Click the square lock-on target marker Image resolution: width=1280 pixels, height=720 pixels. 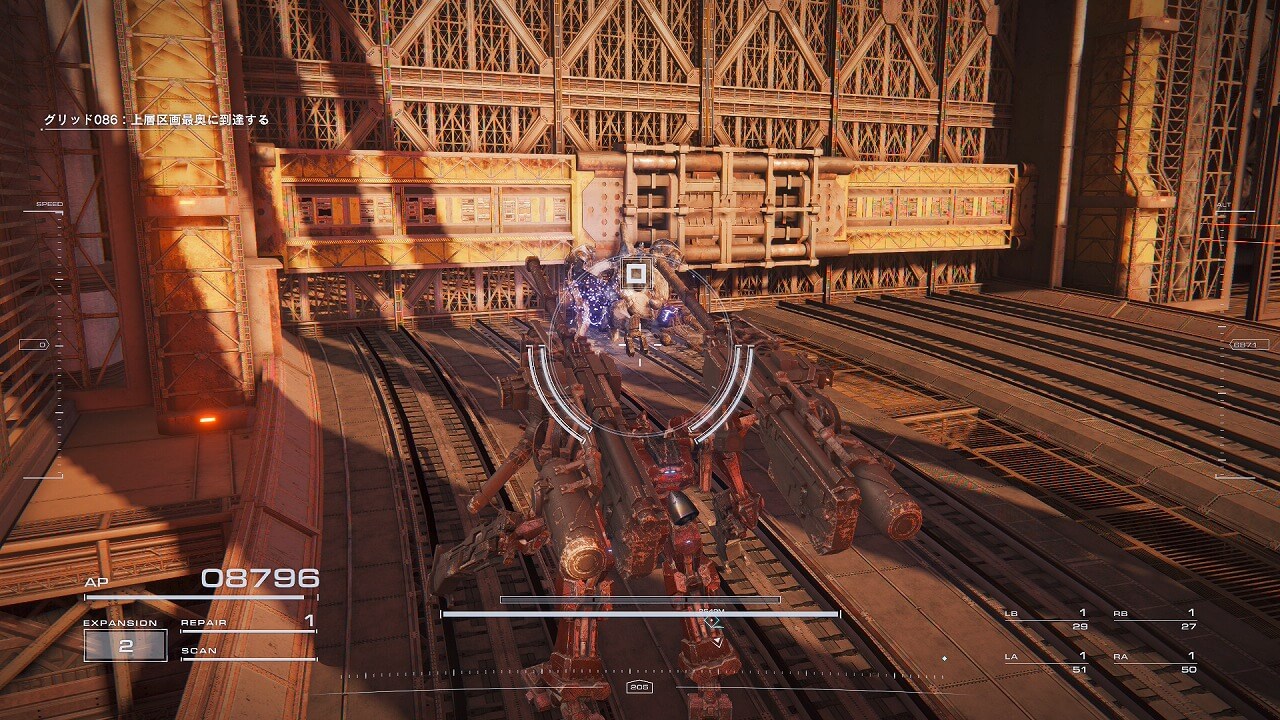(636, 274)
